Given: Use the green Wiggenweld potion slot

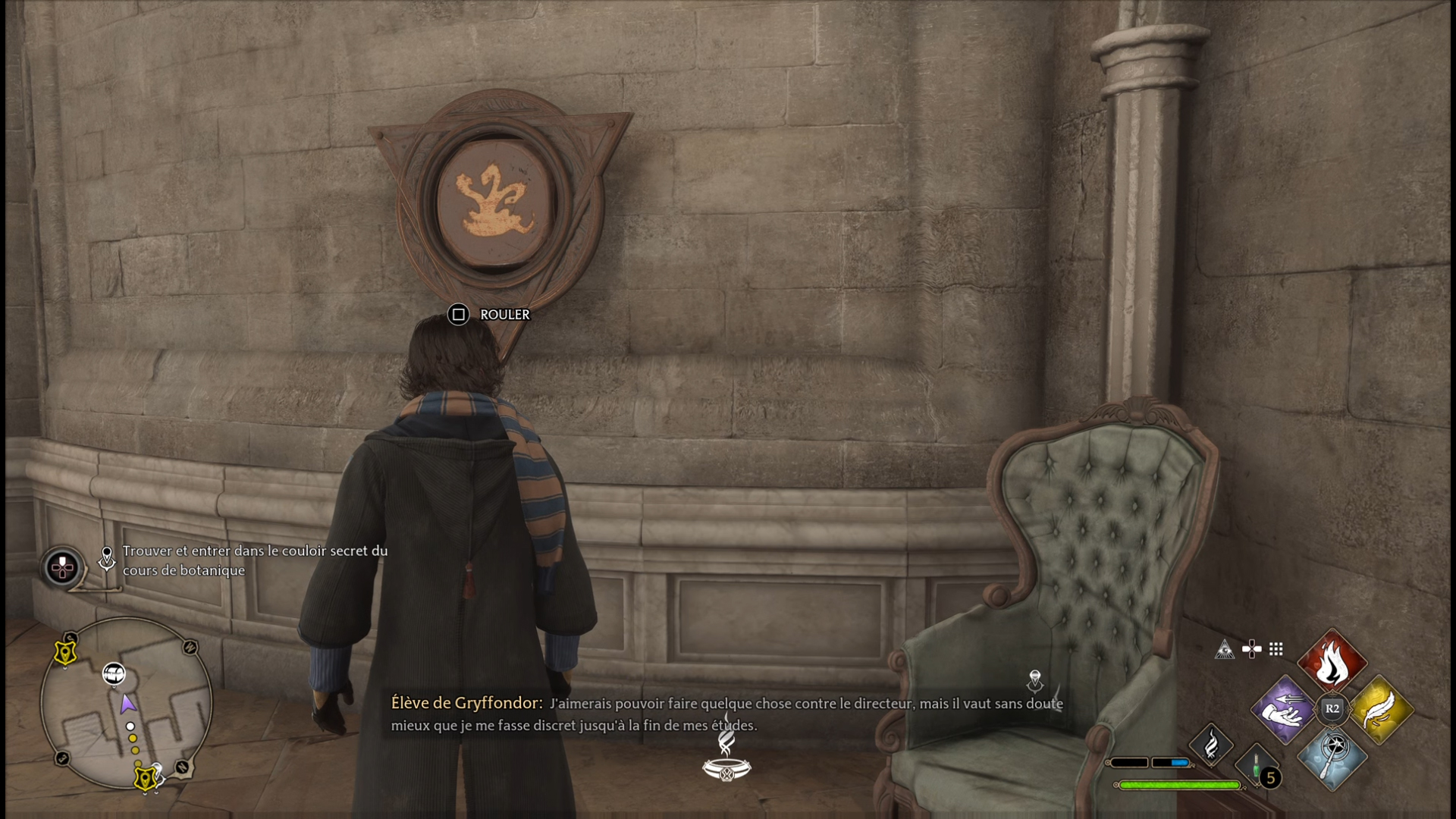Looking at the screenshot, I should pyautogui.click(x=1256, y=766).
